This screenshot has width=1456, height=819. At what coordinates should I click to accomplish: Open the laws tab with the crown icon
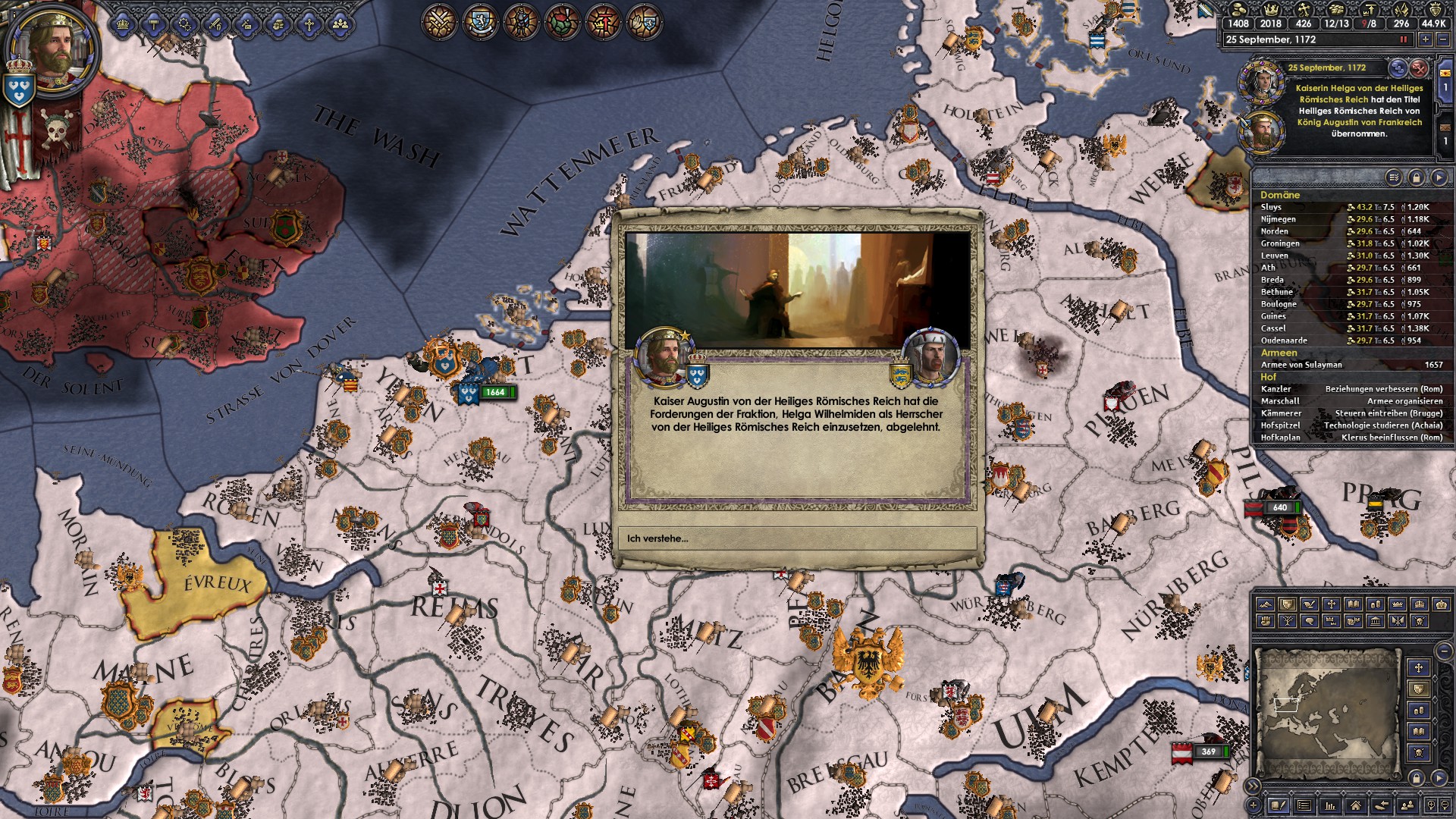pyautogui.click(x=124, y=24)
